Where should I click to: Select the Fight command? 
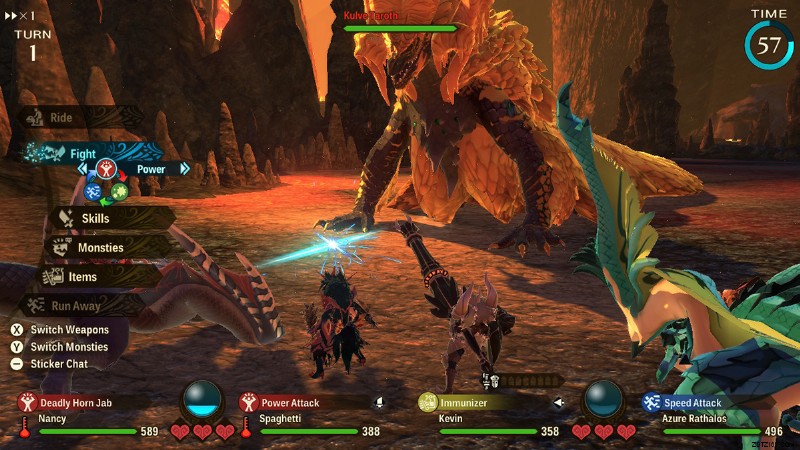point(83,154)
